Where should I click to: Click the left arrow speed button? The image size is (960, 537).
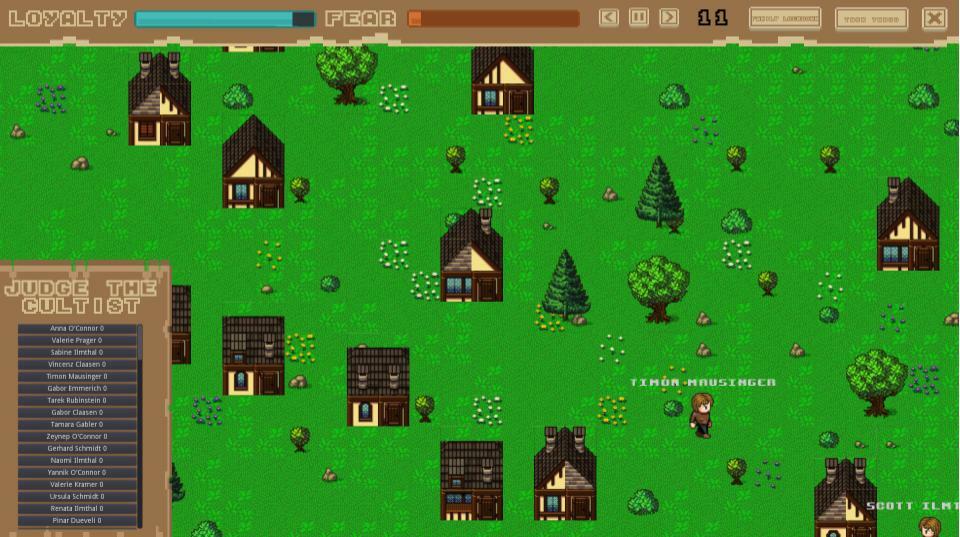click(608, 18)
